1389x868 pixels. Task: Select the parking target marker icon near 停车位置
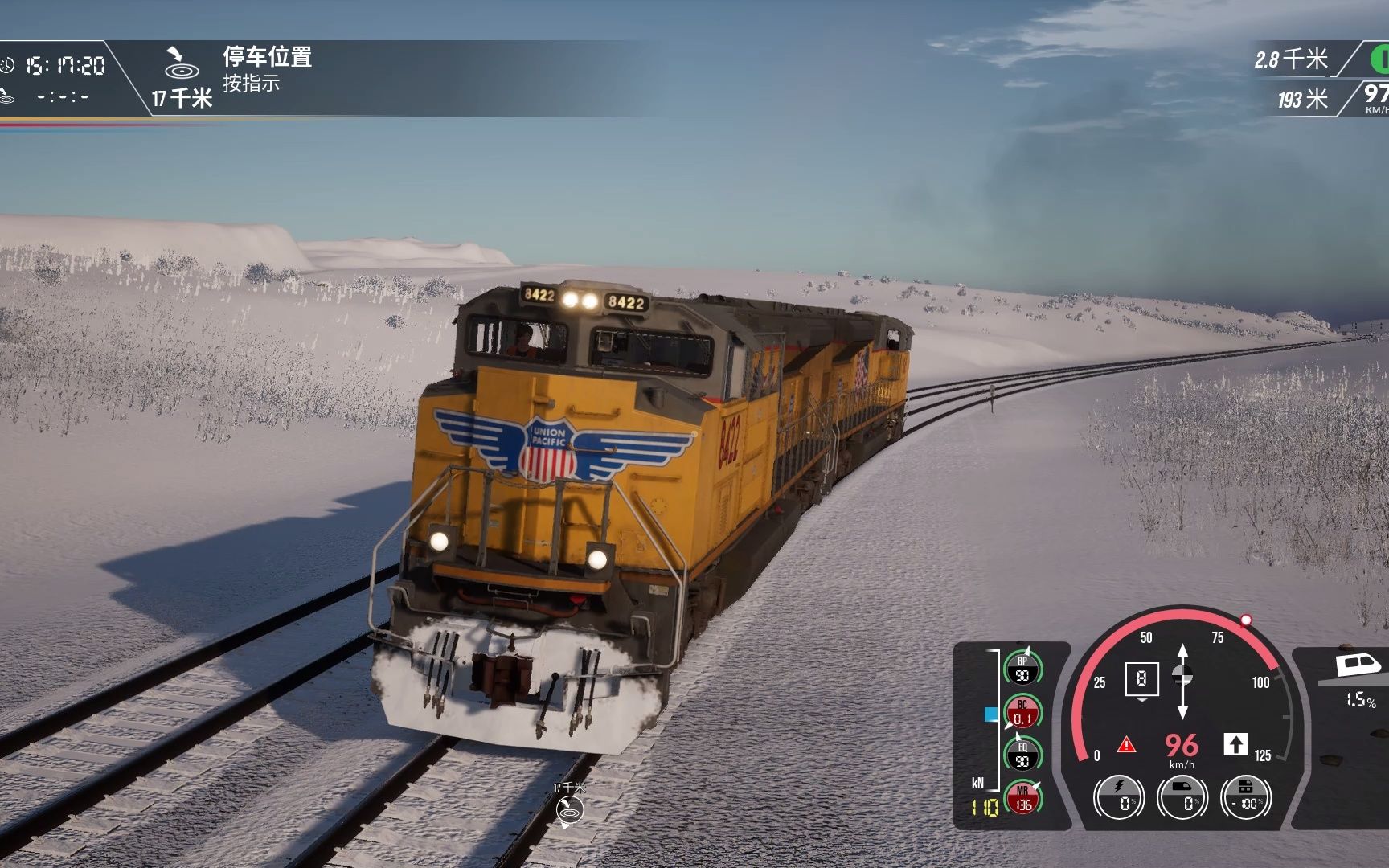pos(183,72)
